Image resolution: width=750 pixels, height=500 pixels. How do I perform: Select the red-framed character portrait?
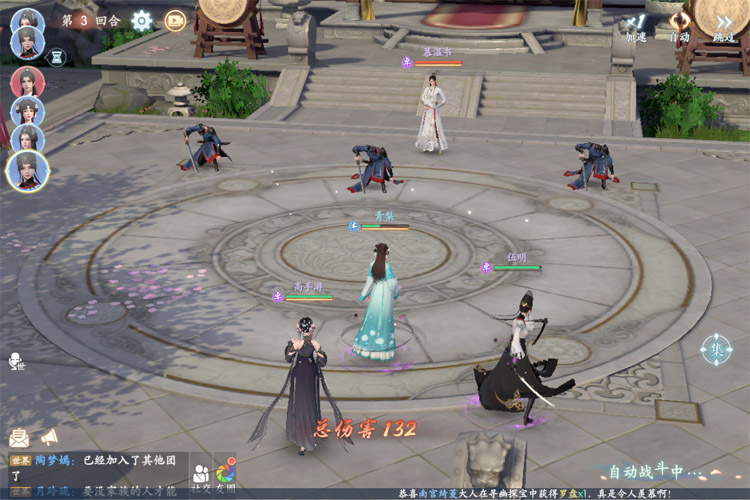pos(27,81)
